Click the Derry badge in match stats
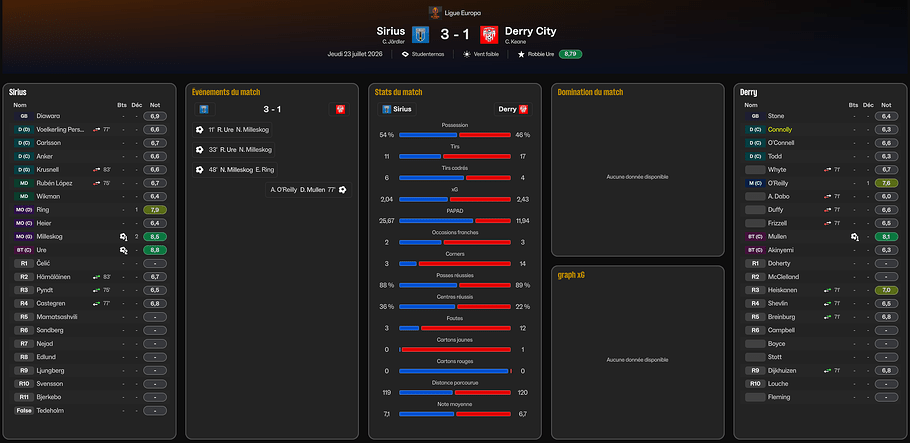The height and width of the screenshot is (443, 910). click(513, 108)
